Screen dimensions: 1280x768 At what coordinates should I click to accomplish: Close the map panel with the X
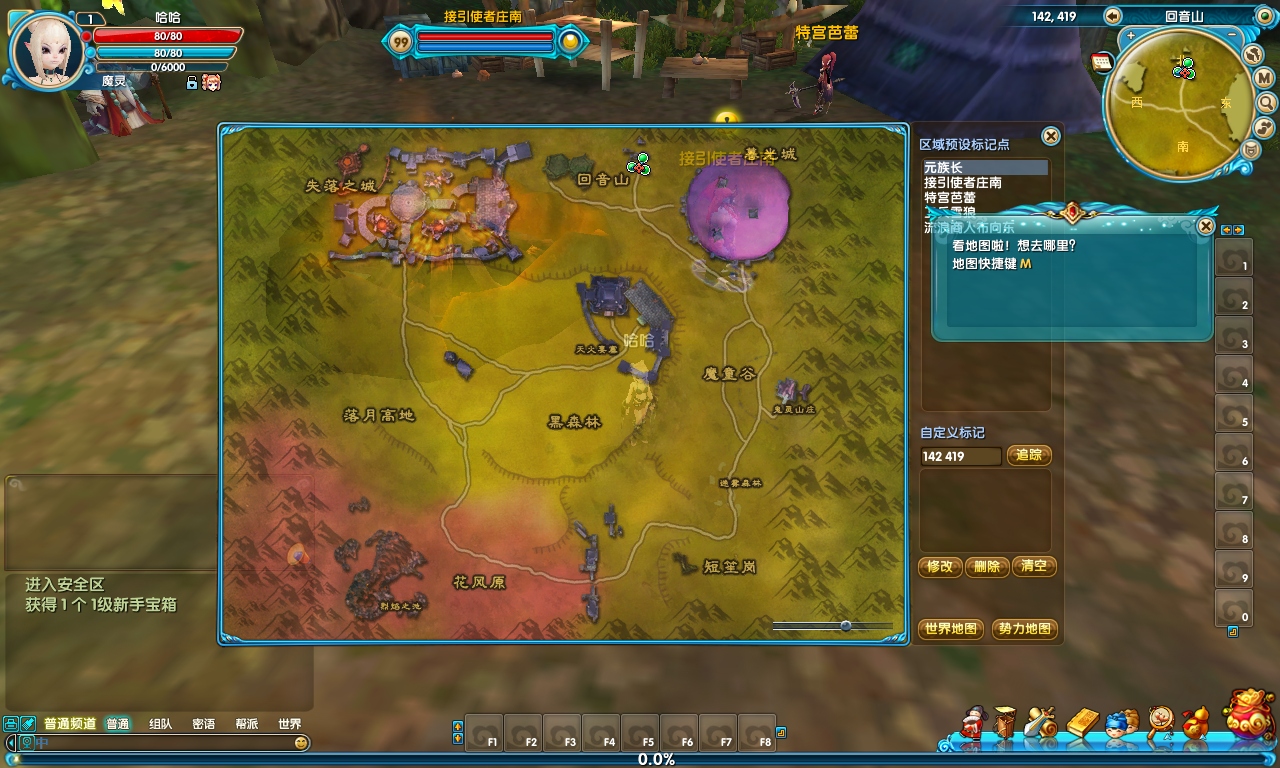(1050, 136)
